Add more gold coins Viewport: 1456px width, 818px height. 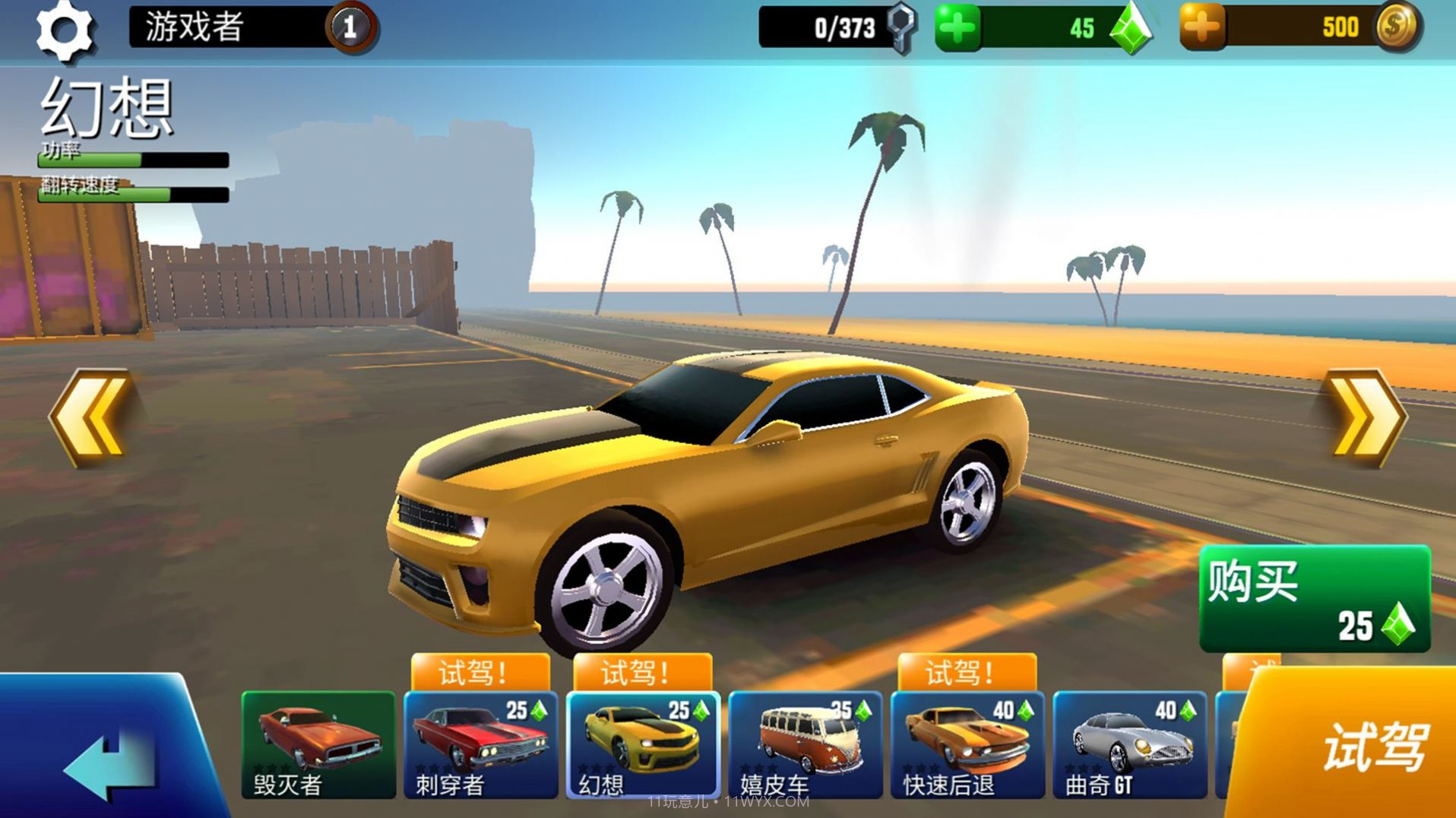pyautogui.click(x=1201, y=28)
